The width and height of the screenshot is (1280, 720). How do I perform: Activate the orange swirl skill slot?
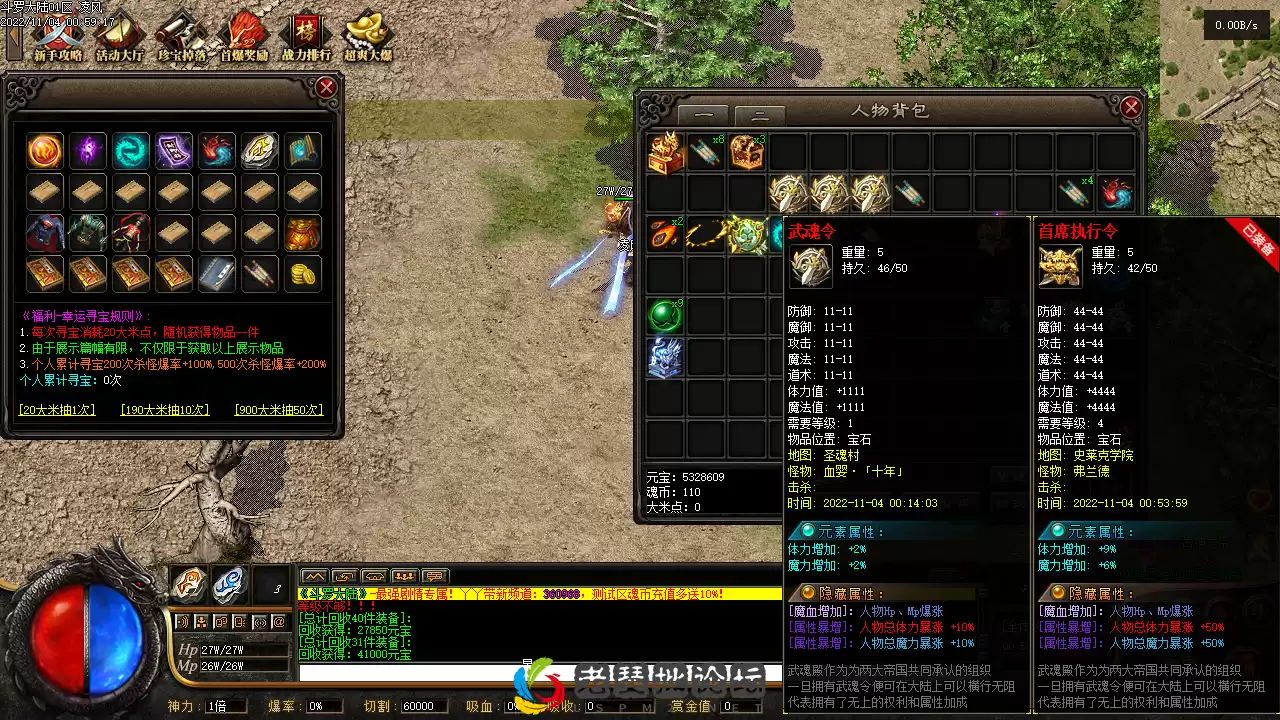(188, 585)
